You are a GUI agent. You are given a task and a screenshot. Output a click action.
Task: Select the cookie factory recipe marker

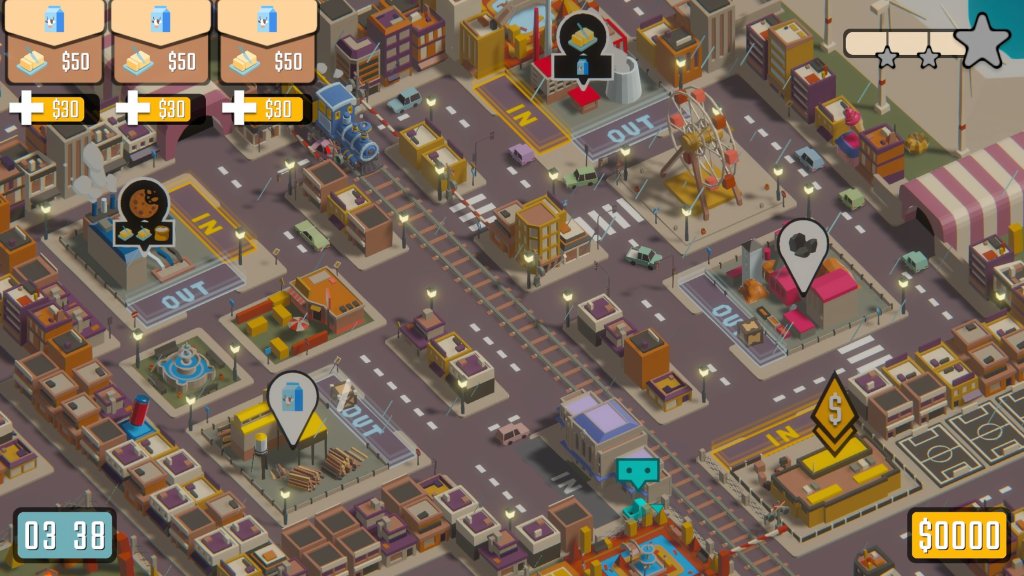pos(142,214)
